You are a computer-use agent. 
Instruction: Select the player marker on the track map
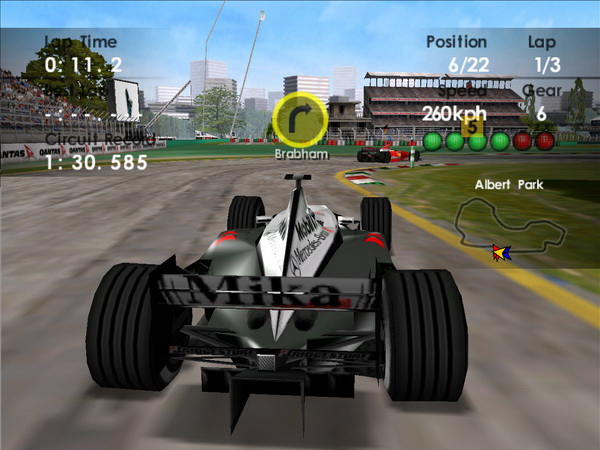coord(501,252)
